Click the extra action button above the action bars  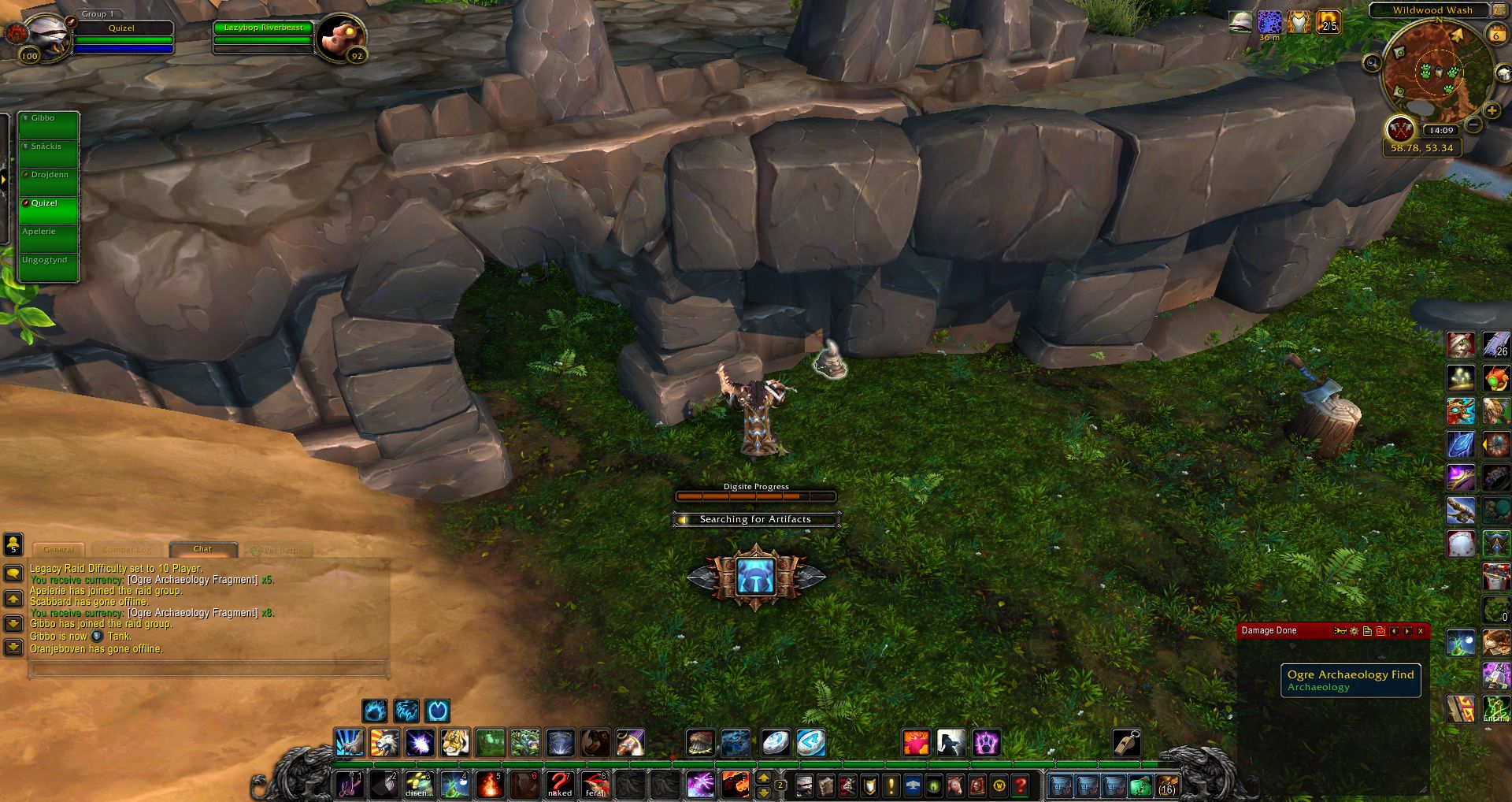(x=756, y=577)
